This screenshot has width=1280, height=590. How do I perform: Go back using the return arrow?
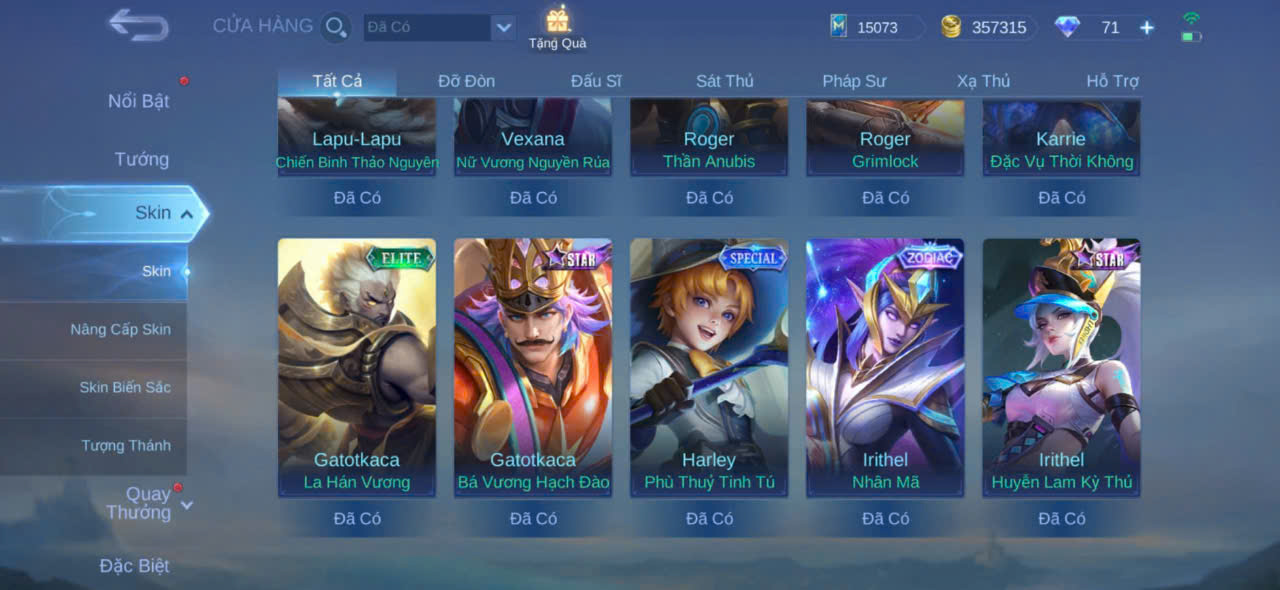click(138, 25)
